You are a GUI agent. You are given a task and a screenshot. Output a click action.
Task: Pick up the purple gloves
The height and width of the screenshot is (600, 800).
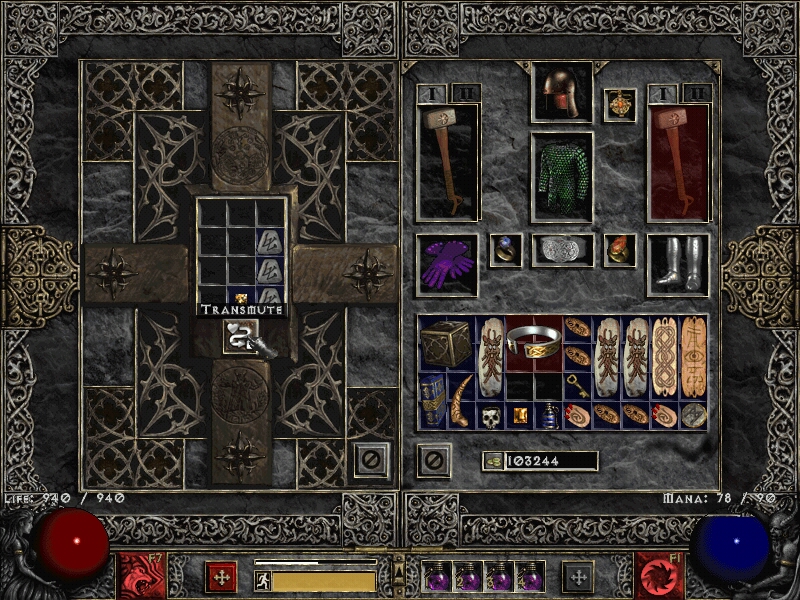pyautogui.click(x=446, y=265)
